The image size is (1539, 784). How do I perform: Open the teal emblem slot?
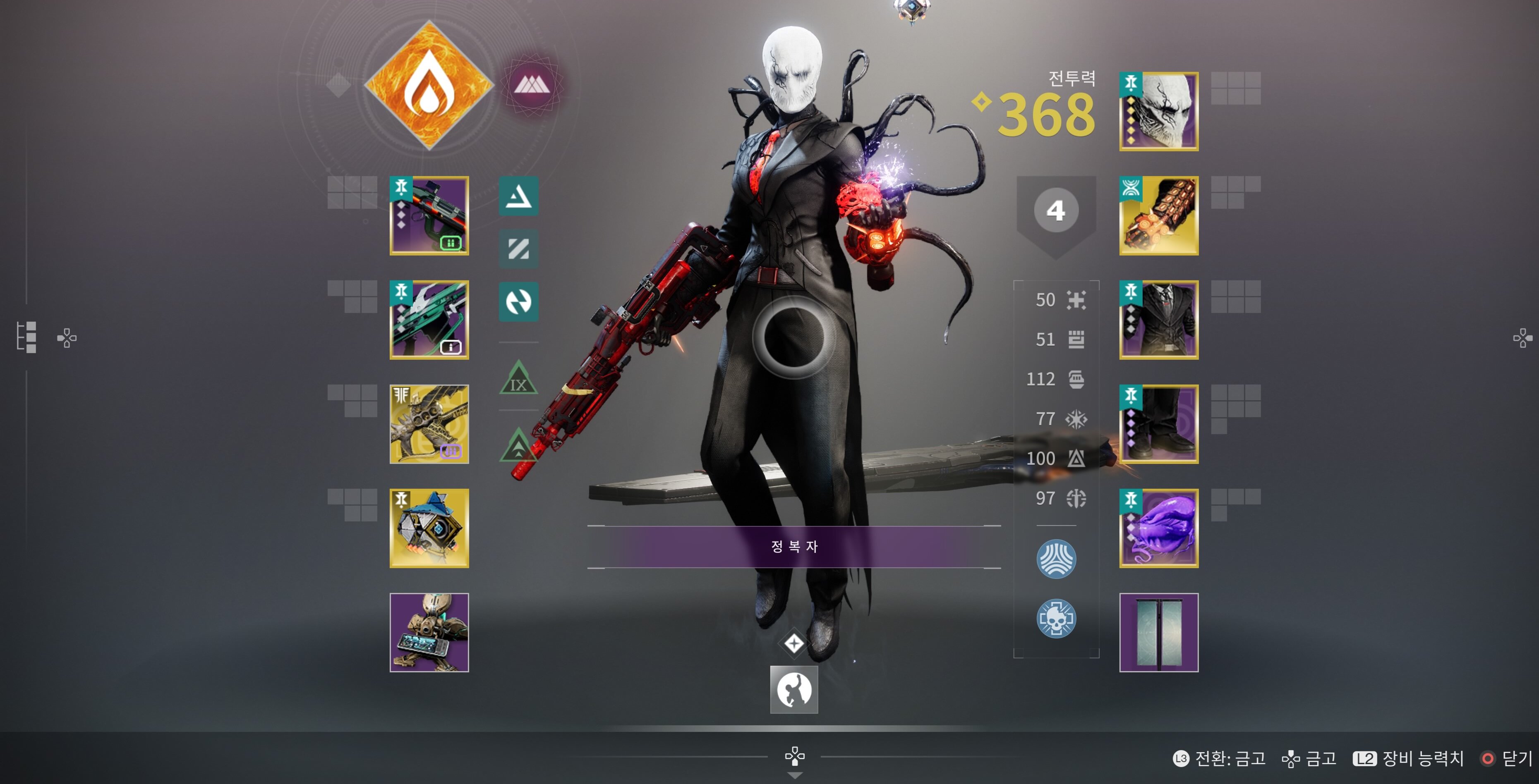pos(1158,632)
